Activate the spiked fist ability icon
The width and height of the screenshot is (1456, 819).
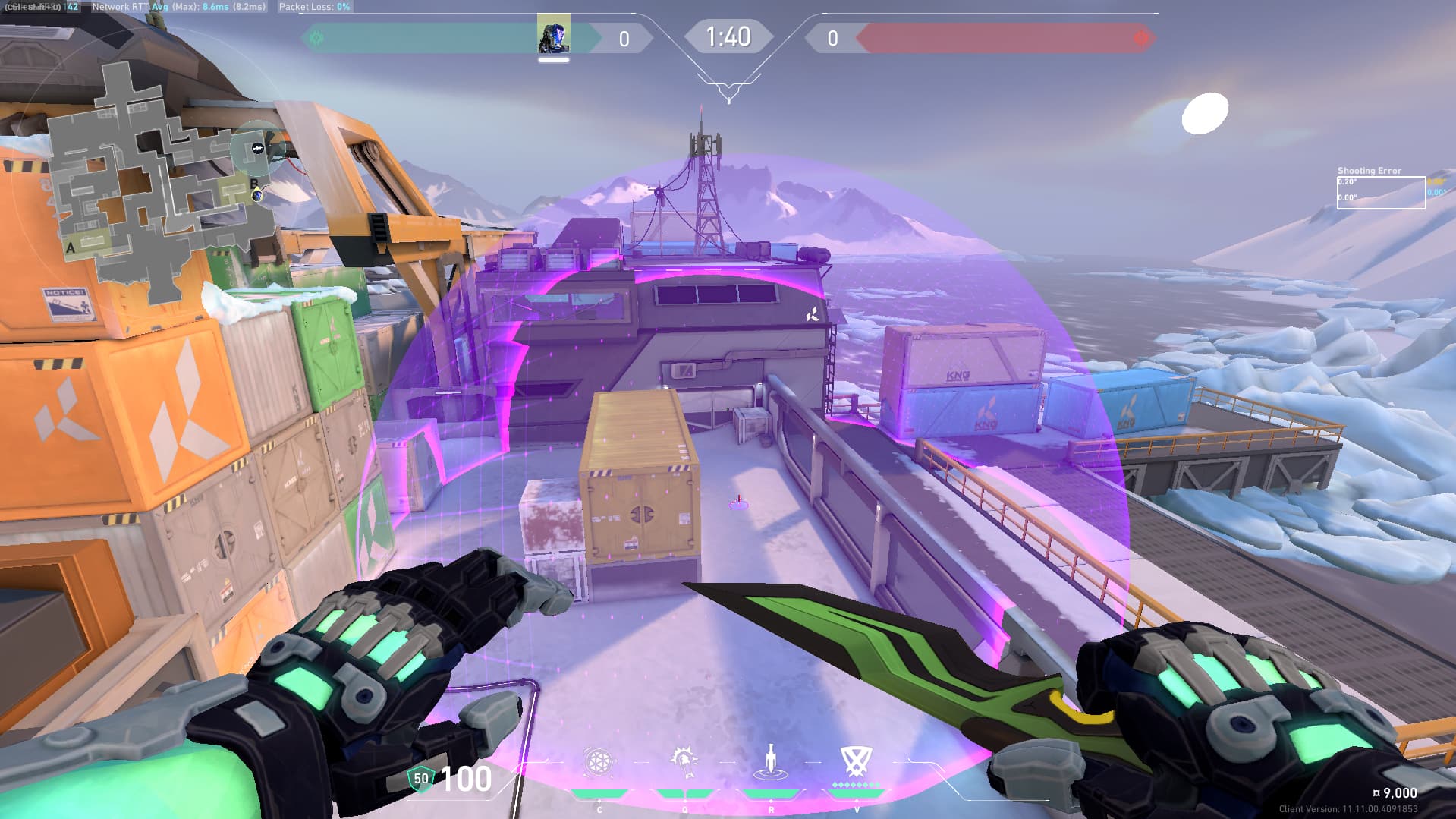(684, 761)
